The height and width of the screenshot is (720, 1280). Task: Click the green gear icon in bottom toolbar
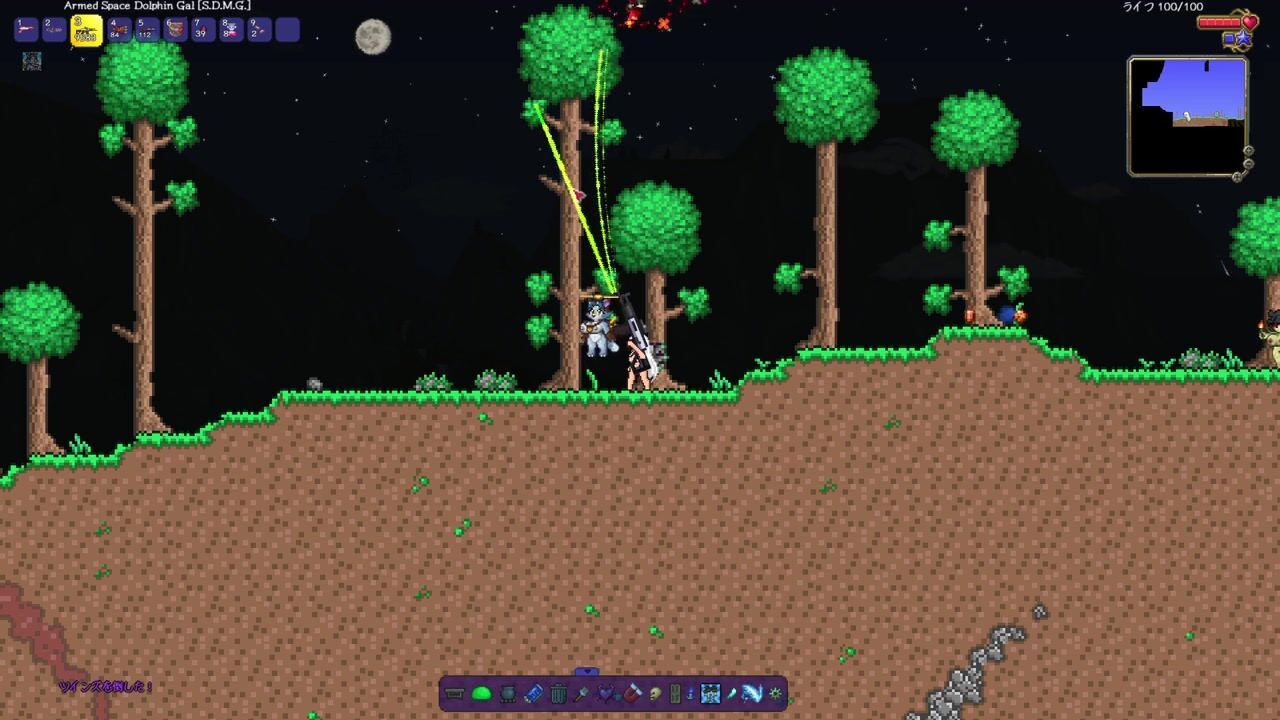point(775,694)
